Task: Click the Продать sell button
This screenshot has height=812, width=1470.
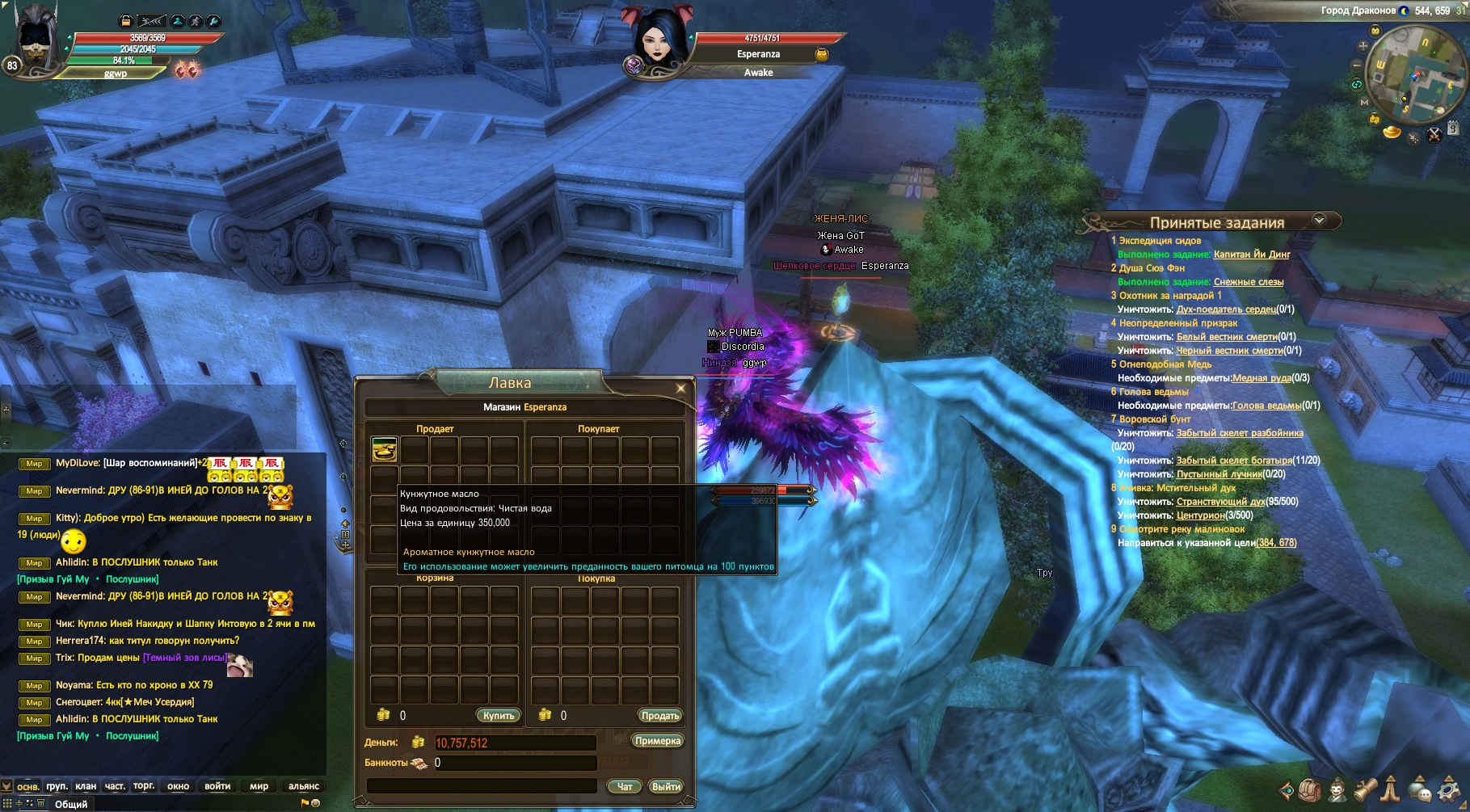Action: pyautogui.click(x=659, y=716)
